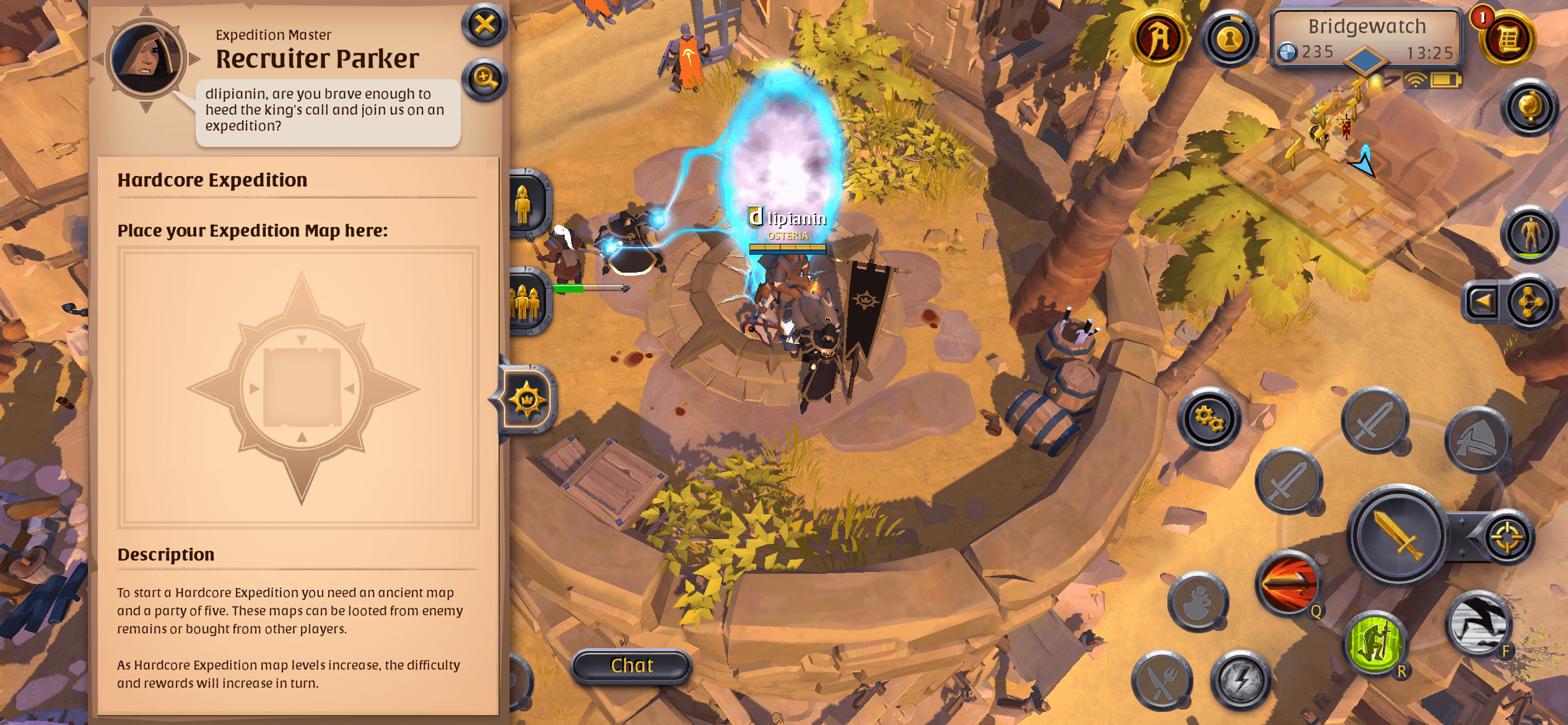Close Recruiter Parker's dialog
This screenshot has height=725, width=1568.
[x=484, y=25]
